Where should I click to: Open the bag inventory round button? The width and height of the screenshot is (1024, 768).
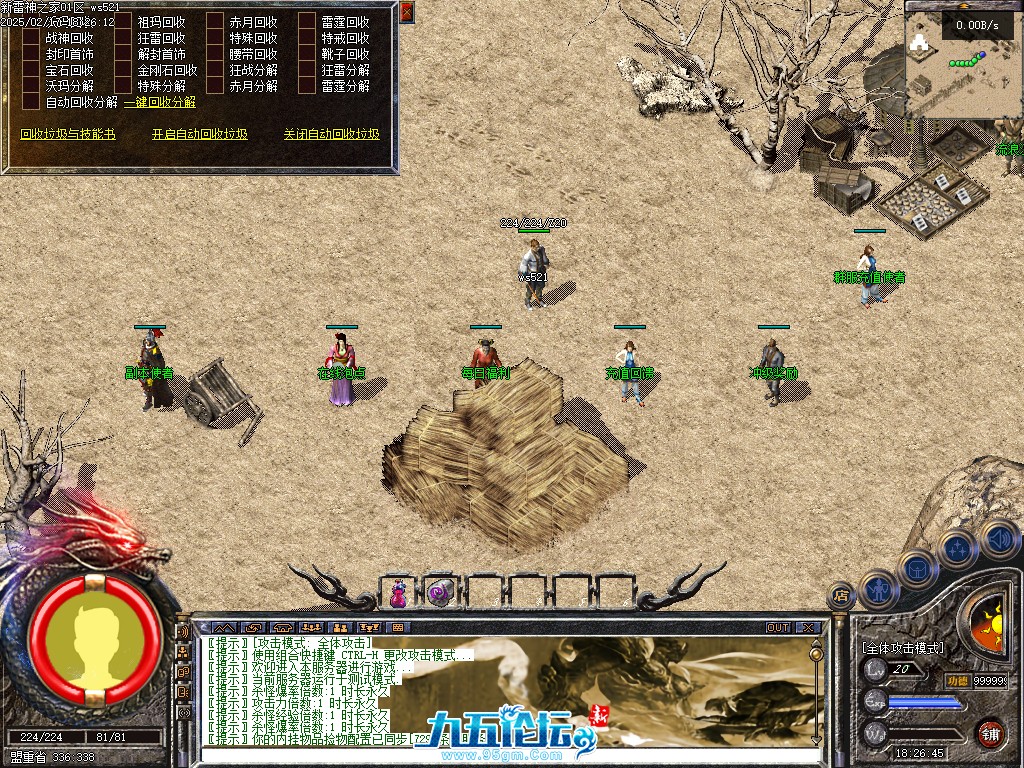pos(918,568)
